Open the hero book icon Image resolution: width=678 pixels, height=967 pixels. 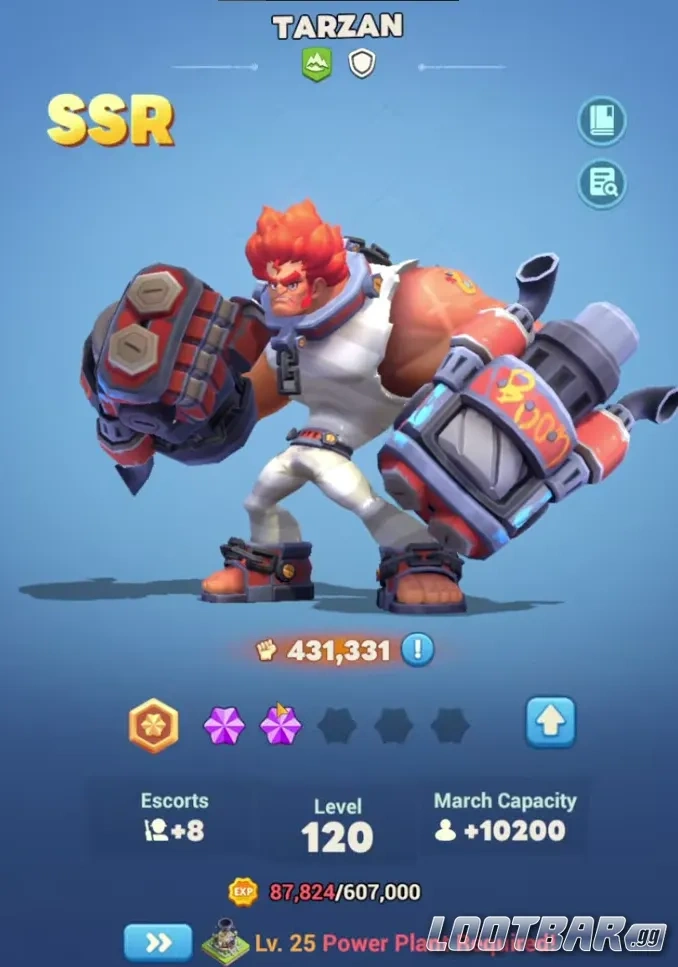pos(602,122)
